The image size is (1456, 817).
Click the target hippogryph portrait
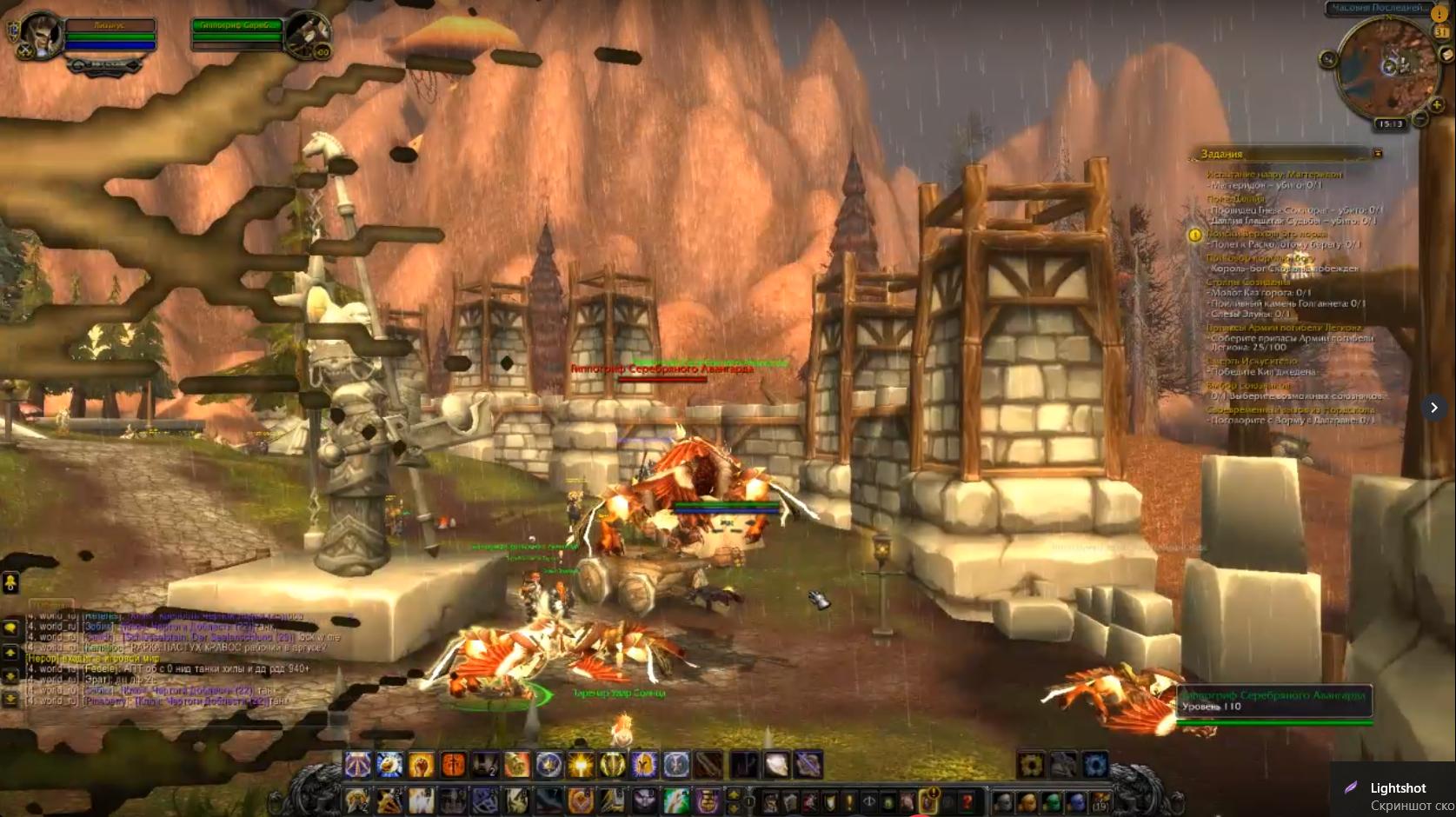tap(307, 35)
